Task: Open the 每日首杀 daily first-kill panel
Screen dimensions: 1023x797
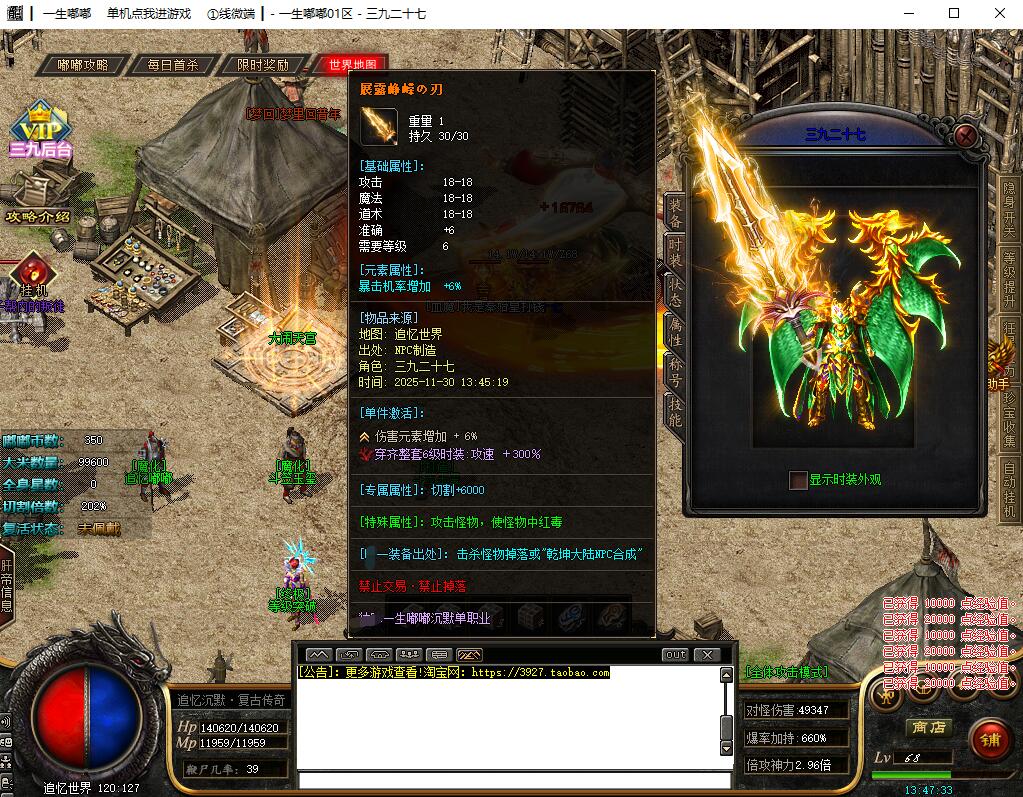Action: pyautogui.click(x=172, y=65)
